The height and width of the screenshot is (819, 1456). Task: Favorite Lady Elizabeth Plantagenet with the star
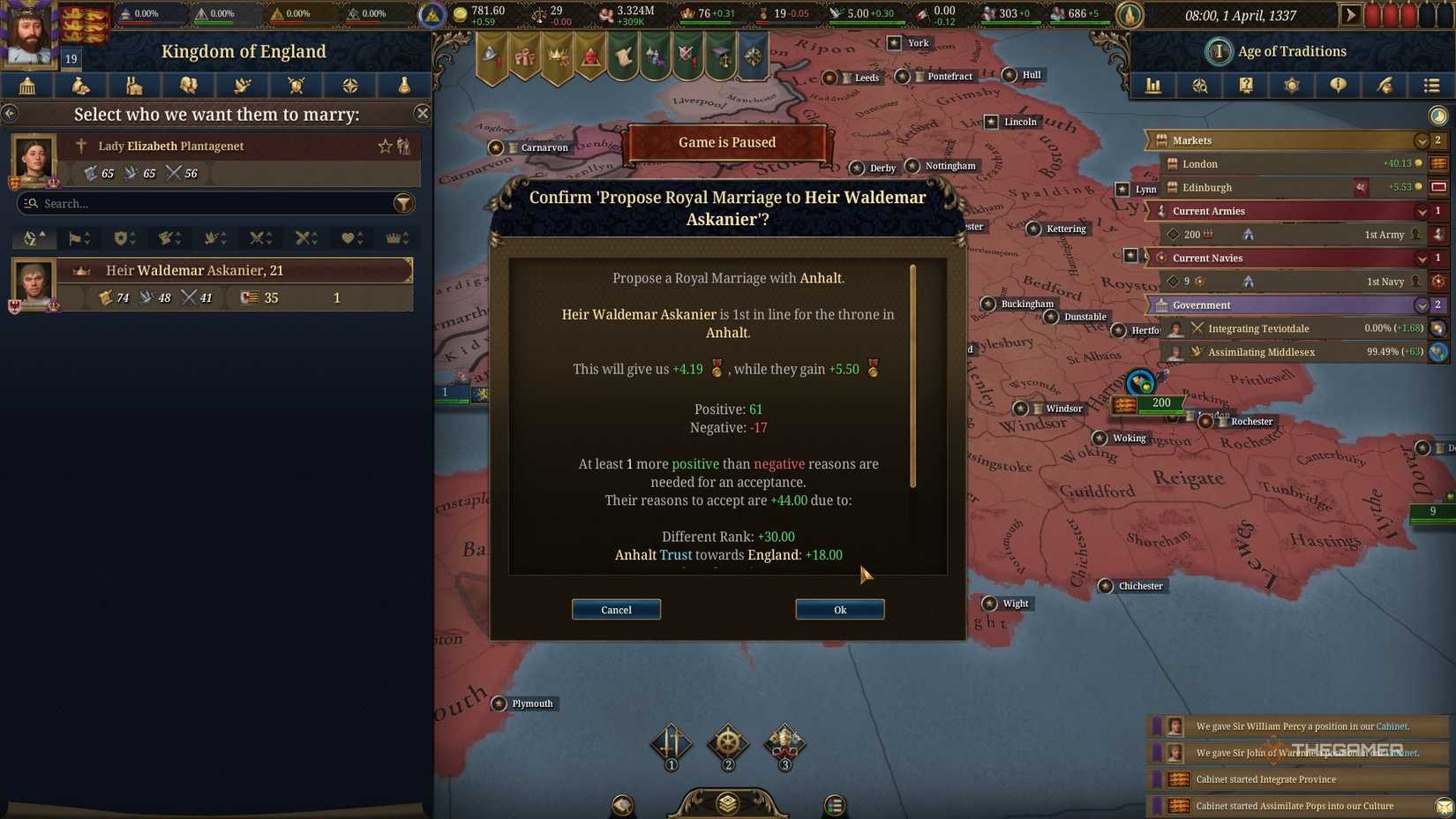coord(386,147)
